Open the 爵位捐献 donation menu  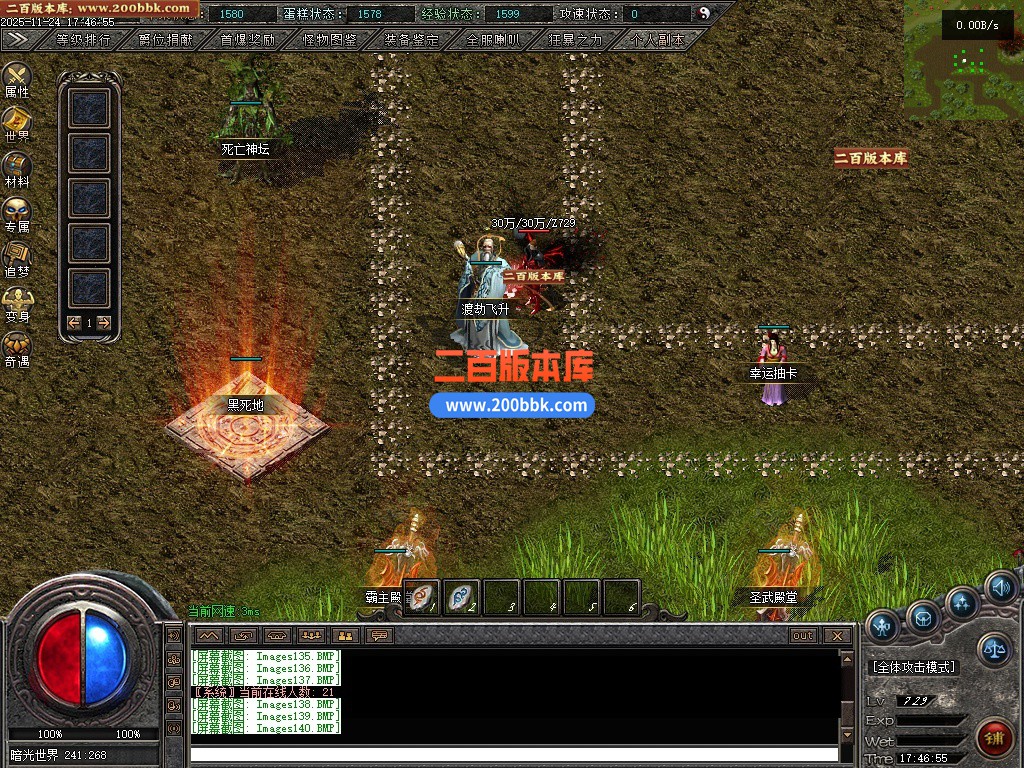pos(166,40)
